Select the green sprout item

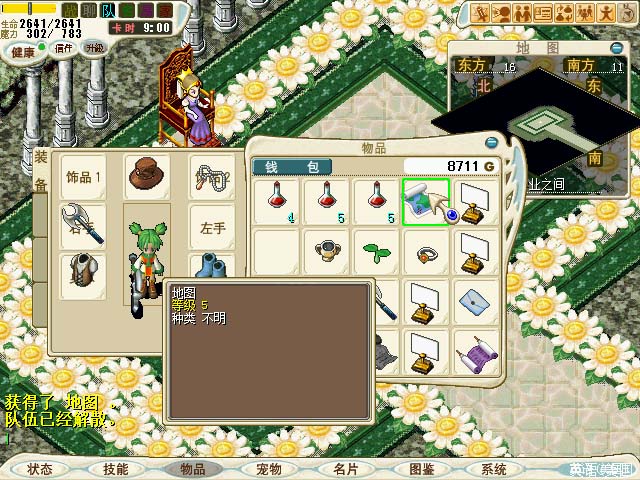(x=376, y=250)
